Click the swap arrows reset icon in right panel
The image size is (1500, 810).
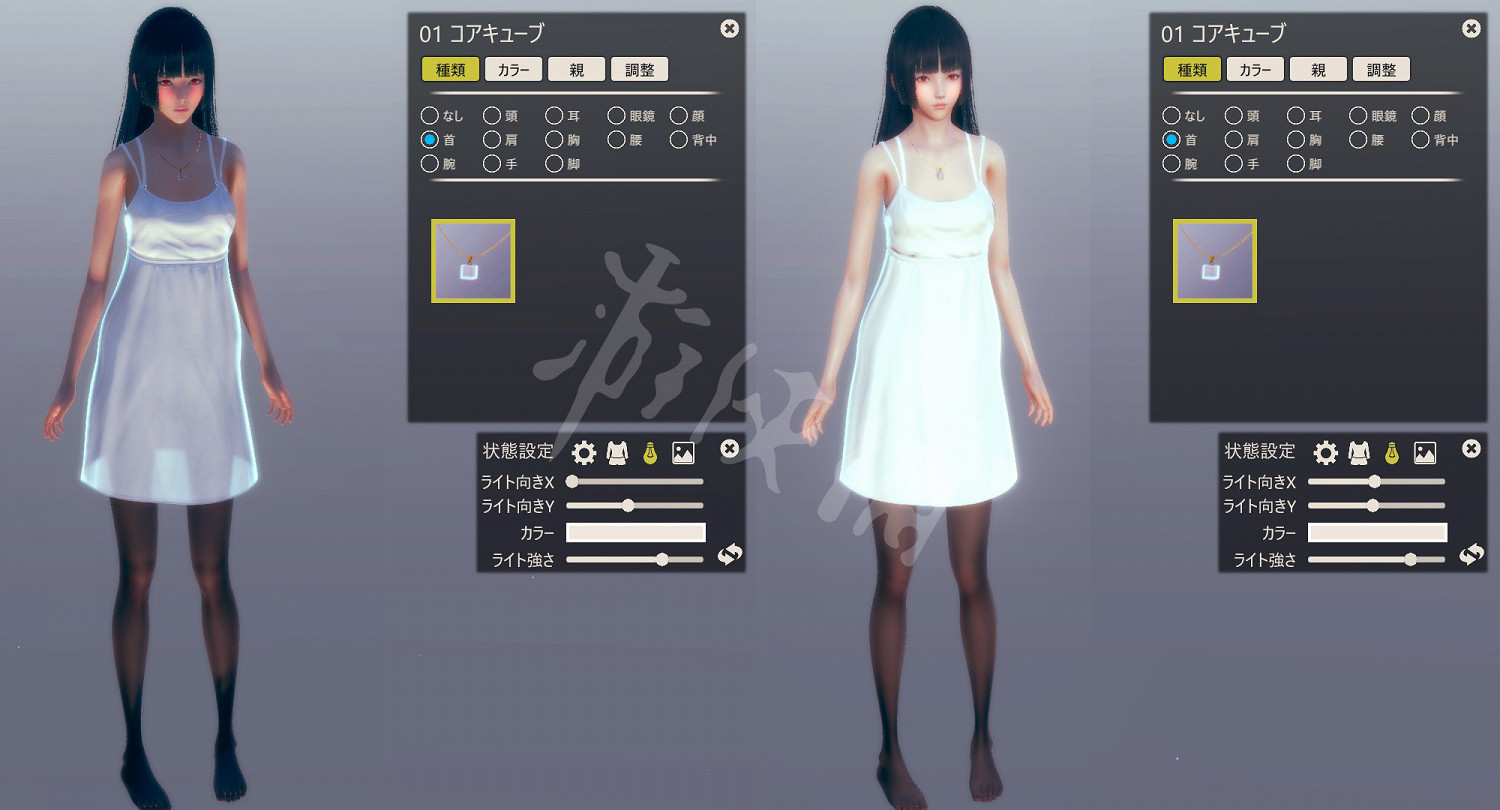[1471, 555]
